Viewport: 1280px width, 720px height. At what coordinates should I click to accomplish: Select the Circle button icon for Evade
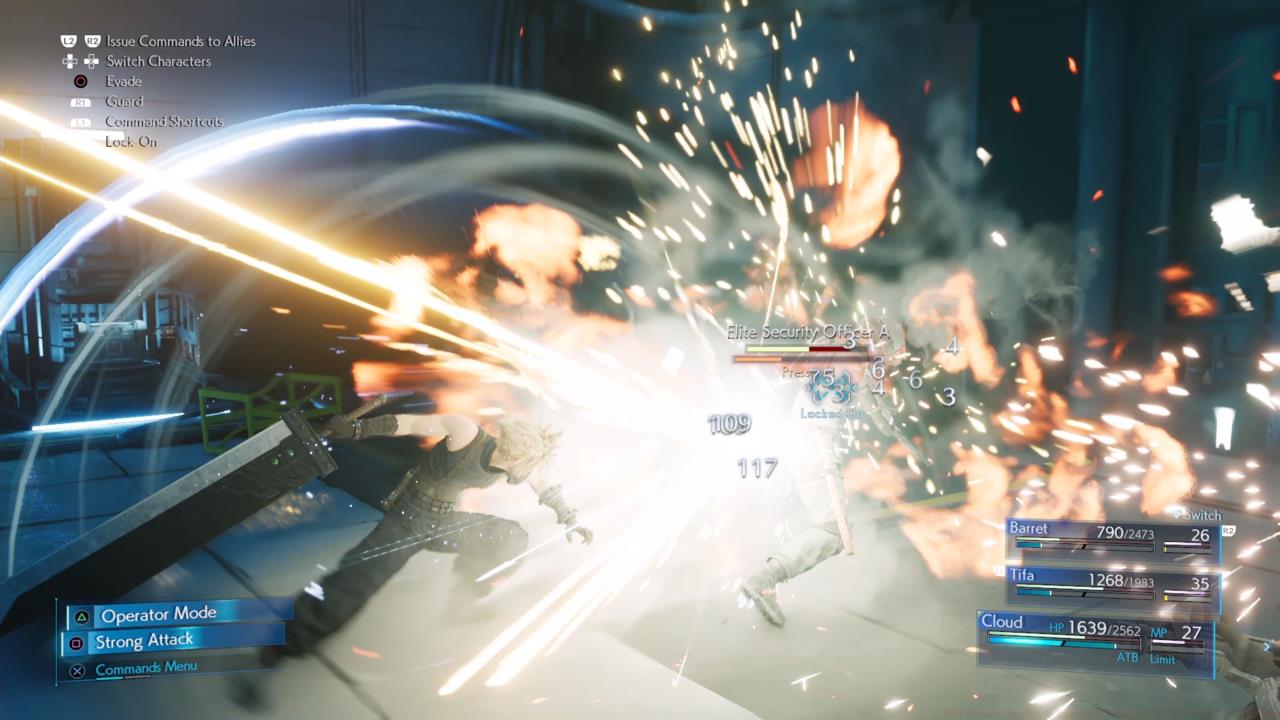click(80, 81)
